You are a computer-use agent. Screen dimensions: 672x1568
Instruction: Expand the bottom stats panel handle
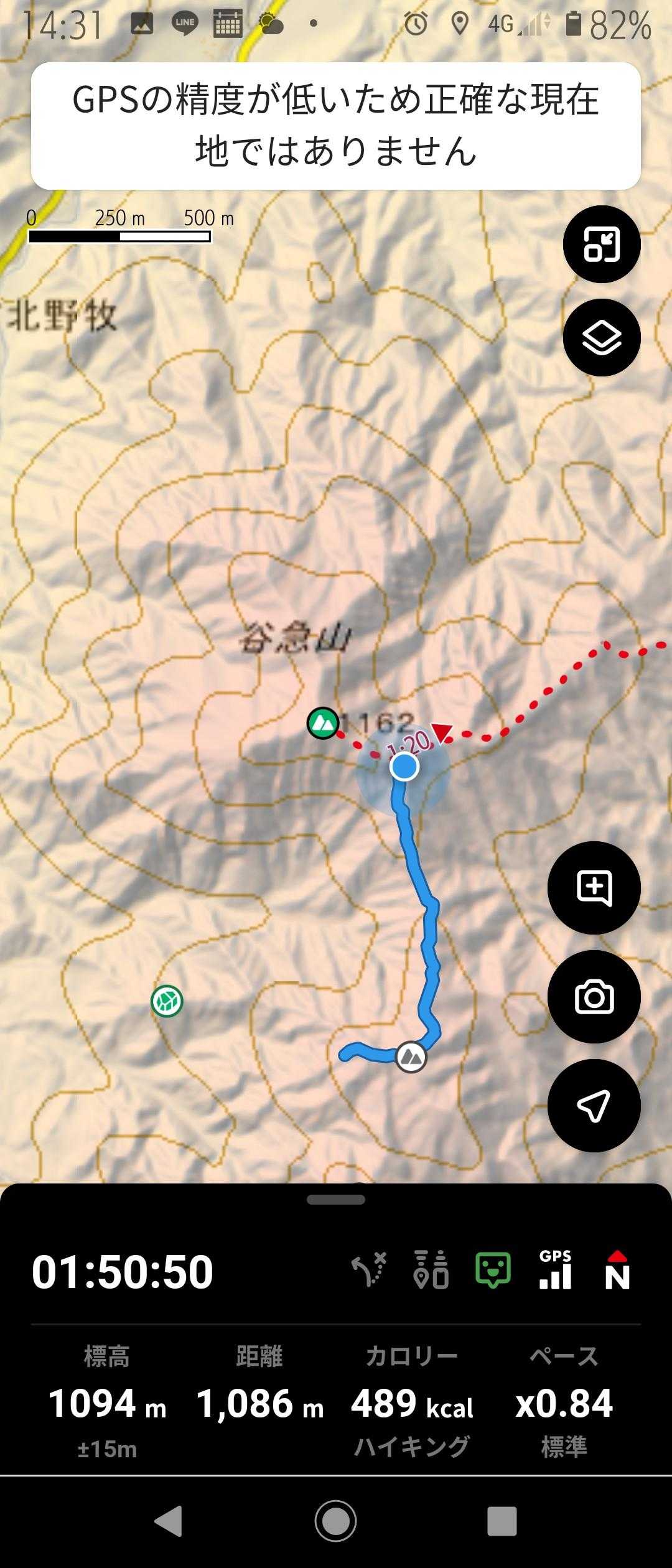coord(336,1199)
